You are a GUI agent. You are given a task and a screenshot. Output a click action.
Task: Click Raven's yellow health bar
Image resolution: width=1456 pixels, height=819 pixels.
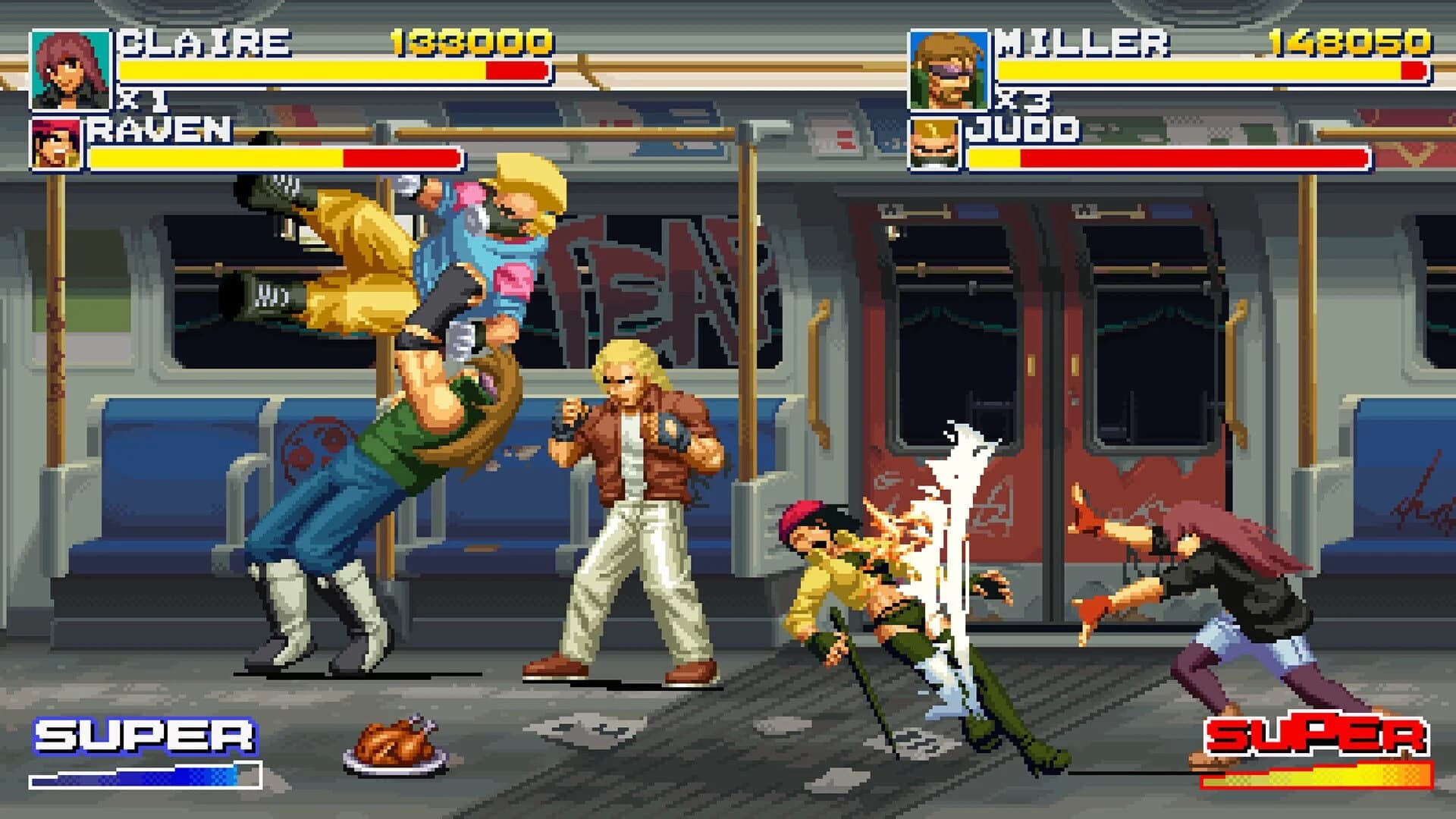(x=212, y=158)
